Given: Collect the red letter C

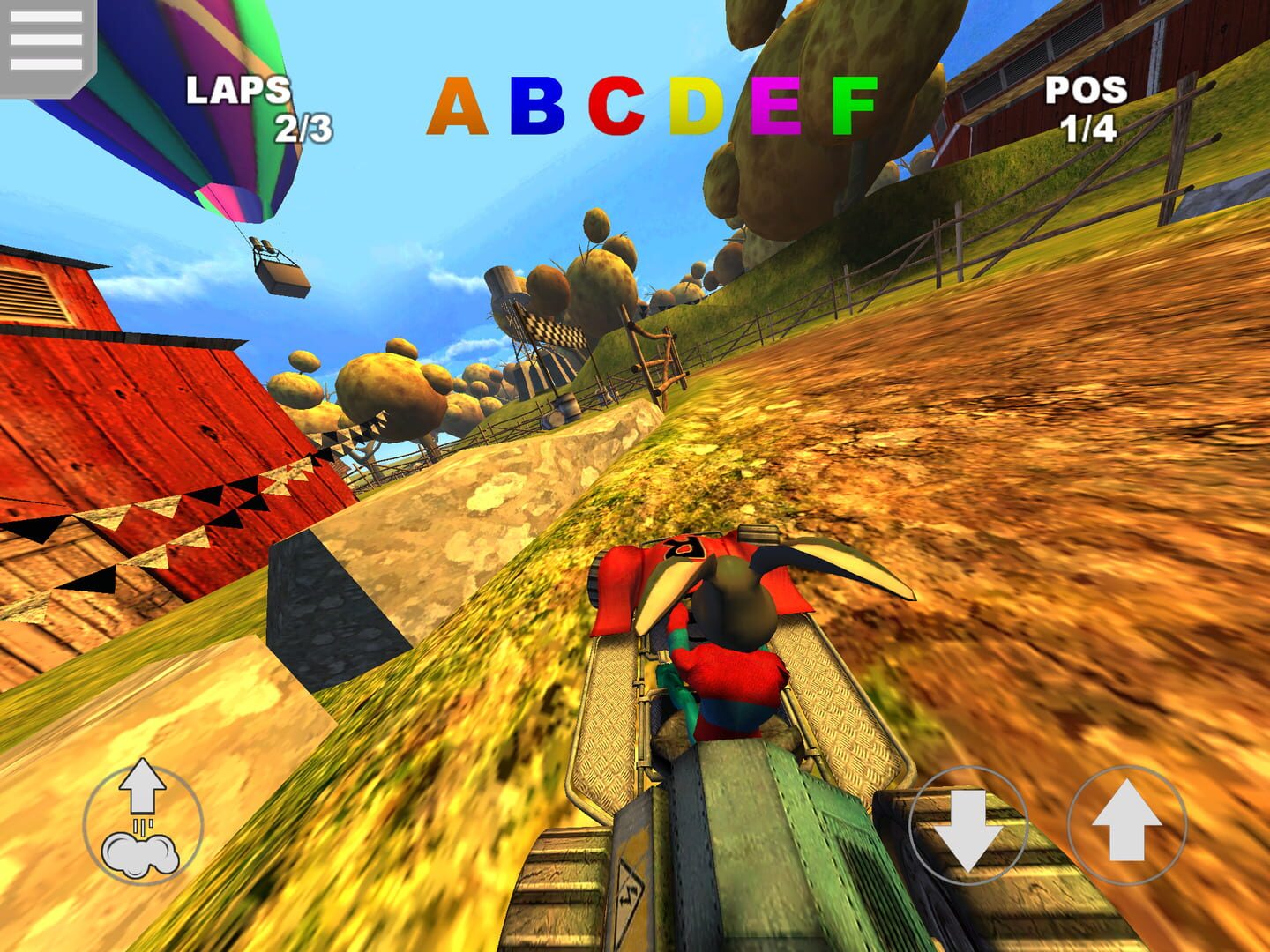Looking at the screenshot, I should pos(616,108).
